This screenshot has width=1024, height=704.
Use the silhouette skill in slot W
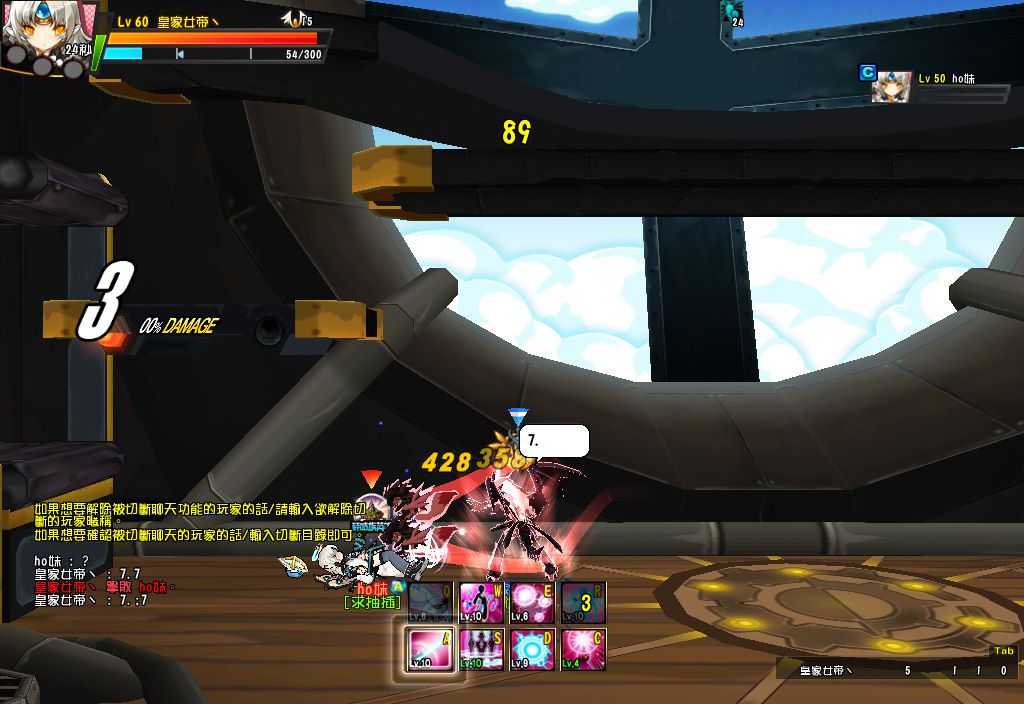(480, 603)
